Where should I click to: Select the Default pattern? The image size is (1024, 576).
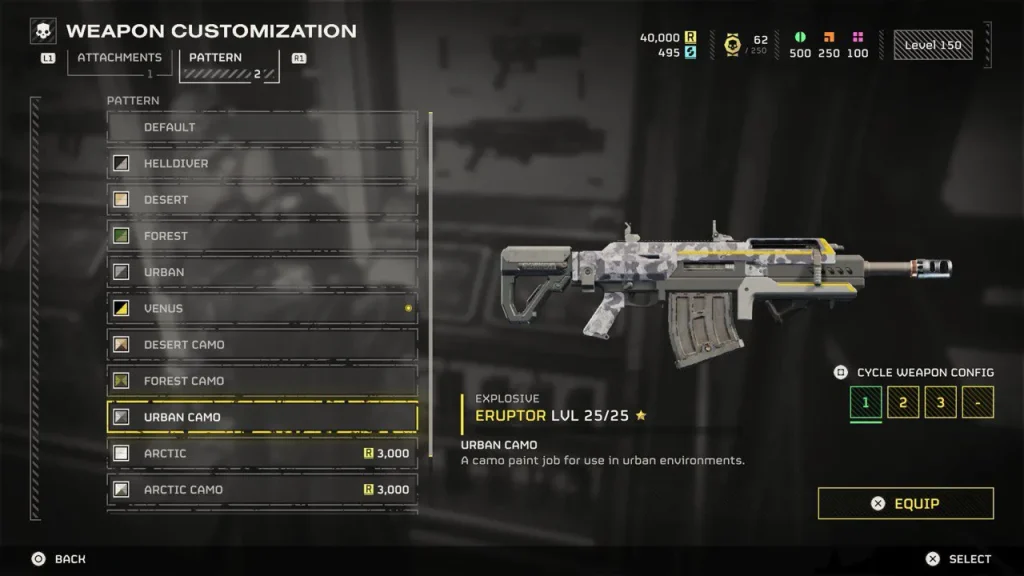[262, 127]
